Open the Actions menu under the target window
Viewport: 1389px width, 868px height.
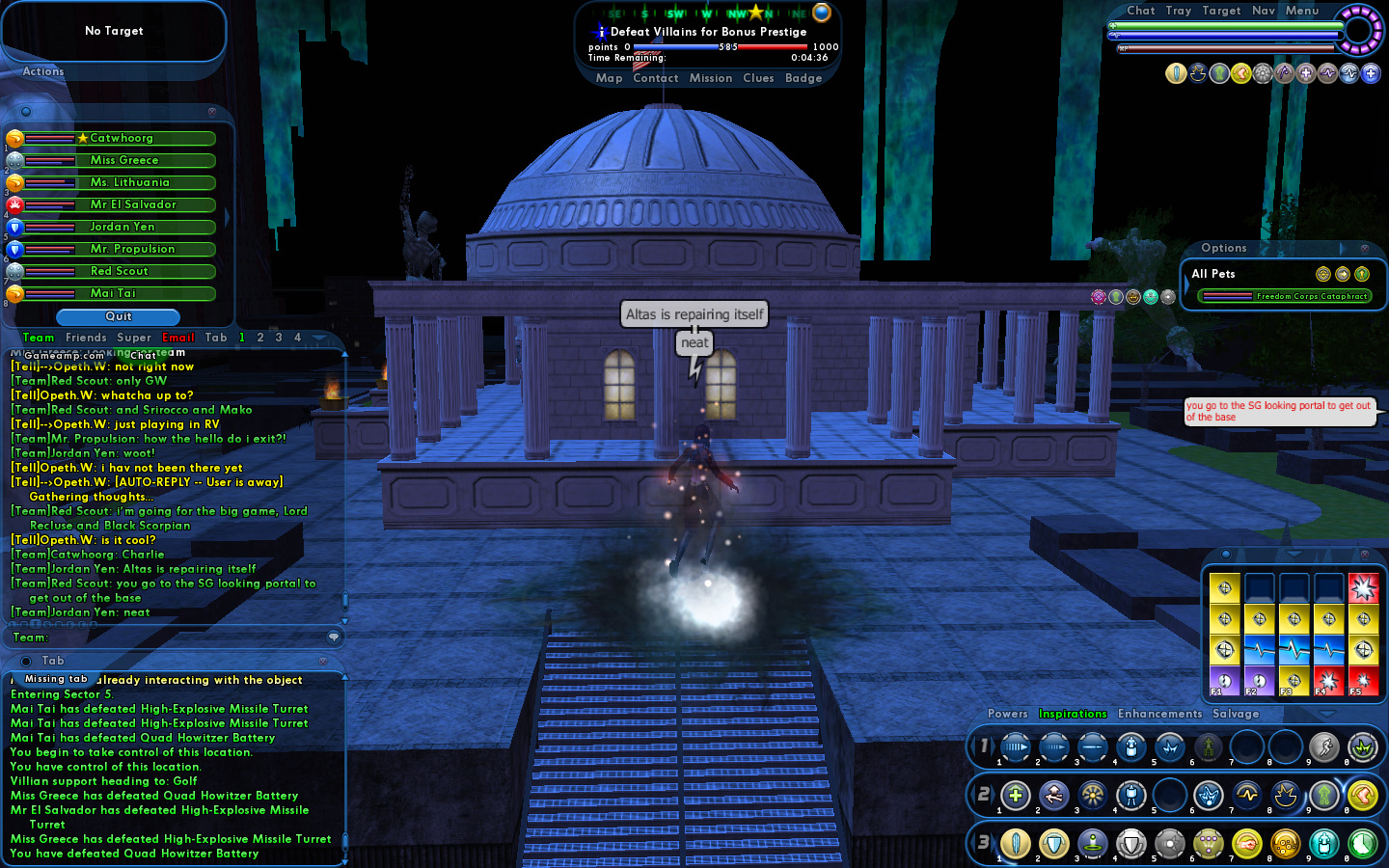pos(43,71)
